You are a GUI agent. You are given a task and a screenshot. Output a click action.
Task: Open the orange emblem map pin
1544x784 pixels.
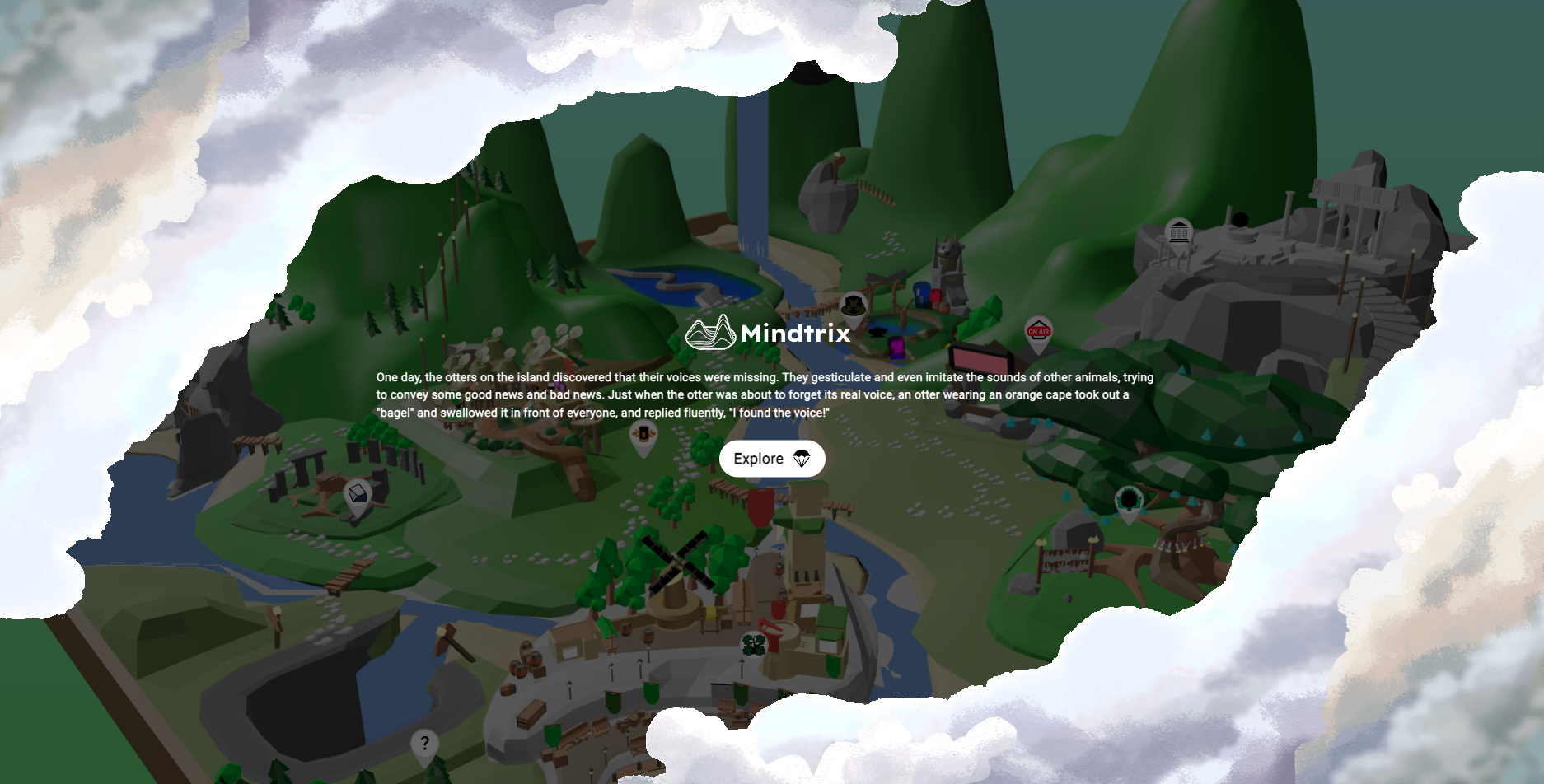click(x=643, y=434)
